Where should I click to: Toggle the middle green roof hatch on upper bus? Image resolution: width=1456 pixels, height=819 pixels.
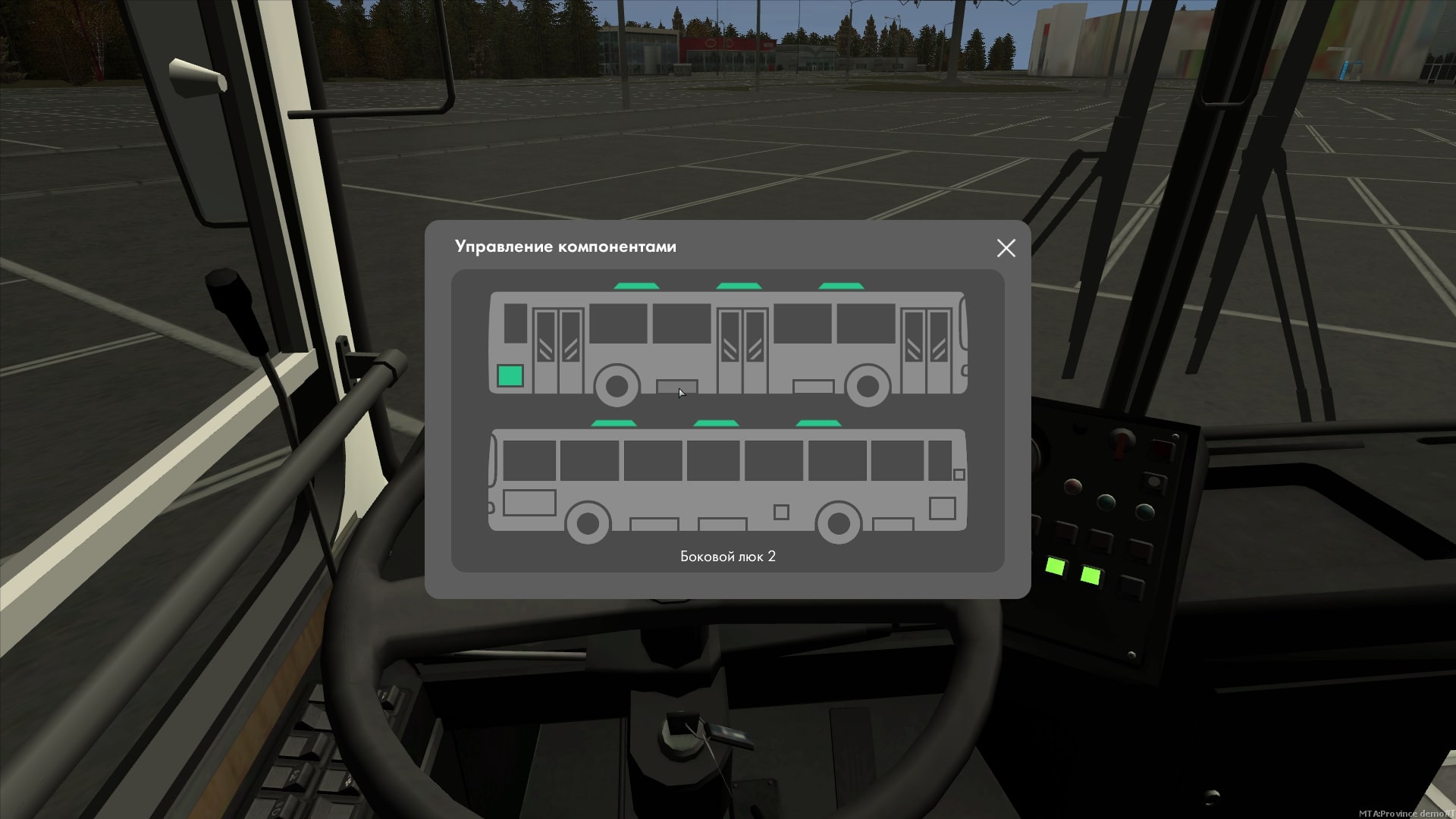click(x=738, y=286)
